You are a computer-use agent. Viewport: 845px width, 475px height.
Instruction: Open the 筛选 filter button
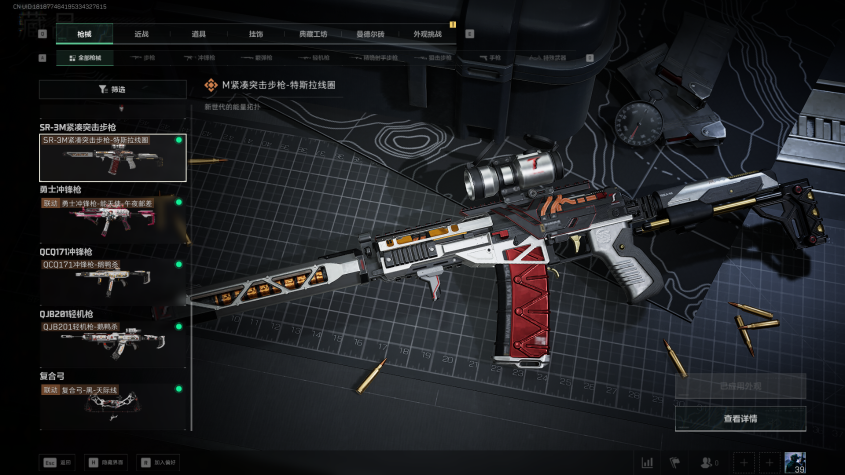pos(112,89)
